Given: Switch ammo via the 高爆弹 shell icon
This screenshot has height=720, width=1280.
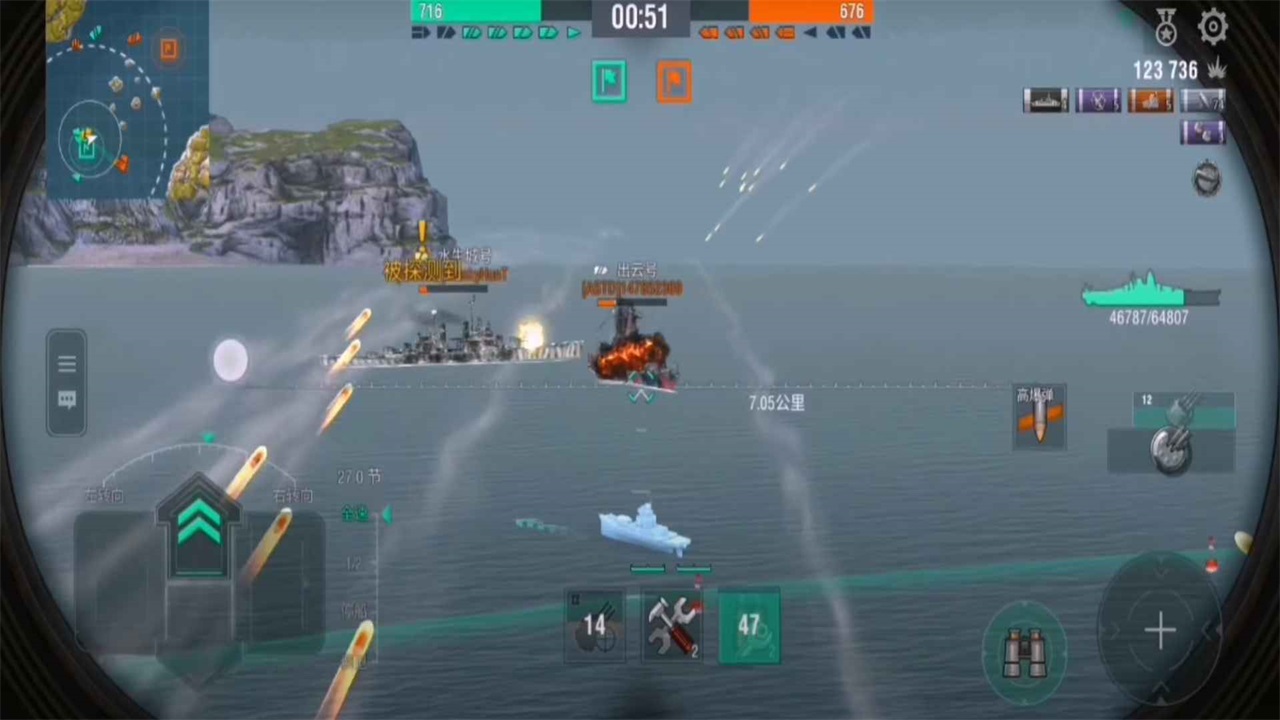Looking at the screenshot, I should point(1038,418).
